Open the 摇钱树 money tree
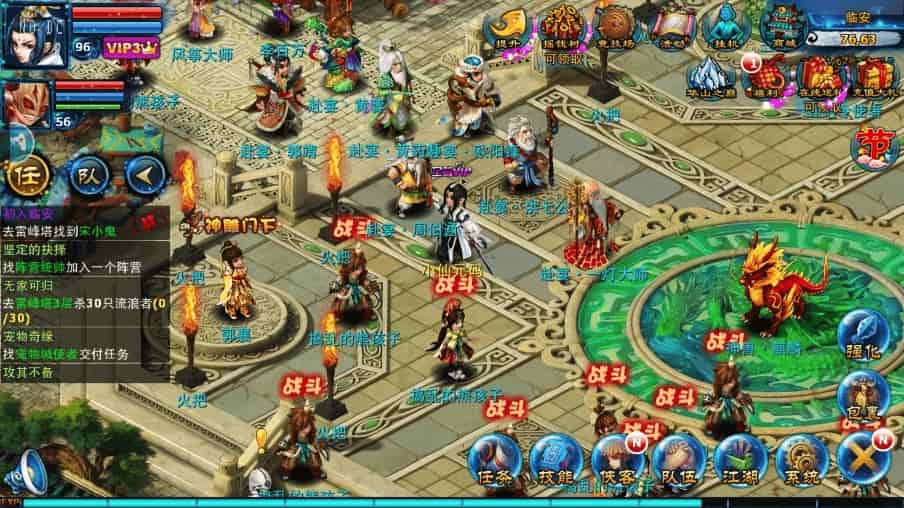Screen dimensions: 904x508 point(561,26)
